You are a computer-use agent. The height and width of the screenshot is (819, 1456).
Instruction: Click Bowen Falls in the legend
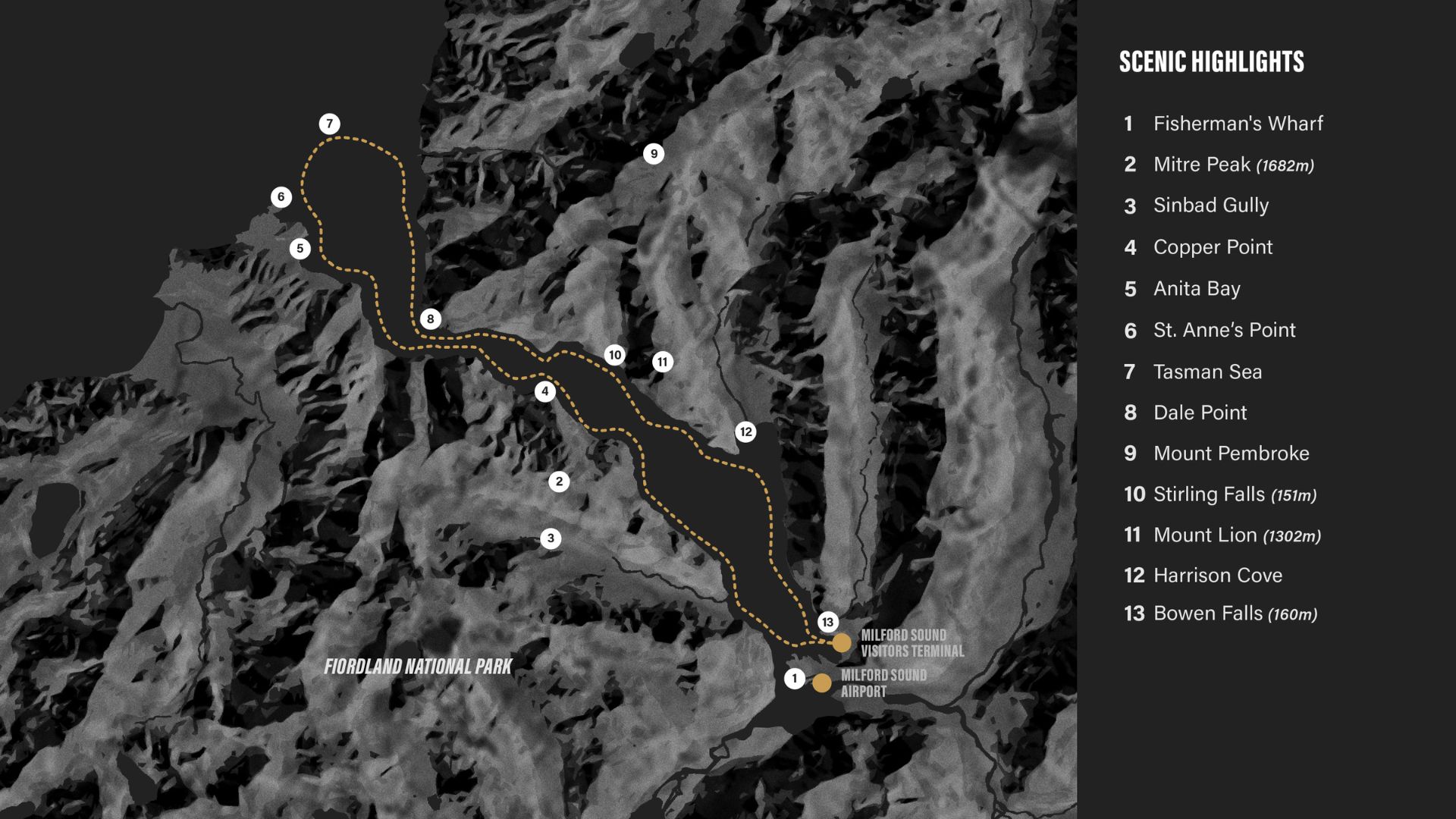point(1234,613)
